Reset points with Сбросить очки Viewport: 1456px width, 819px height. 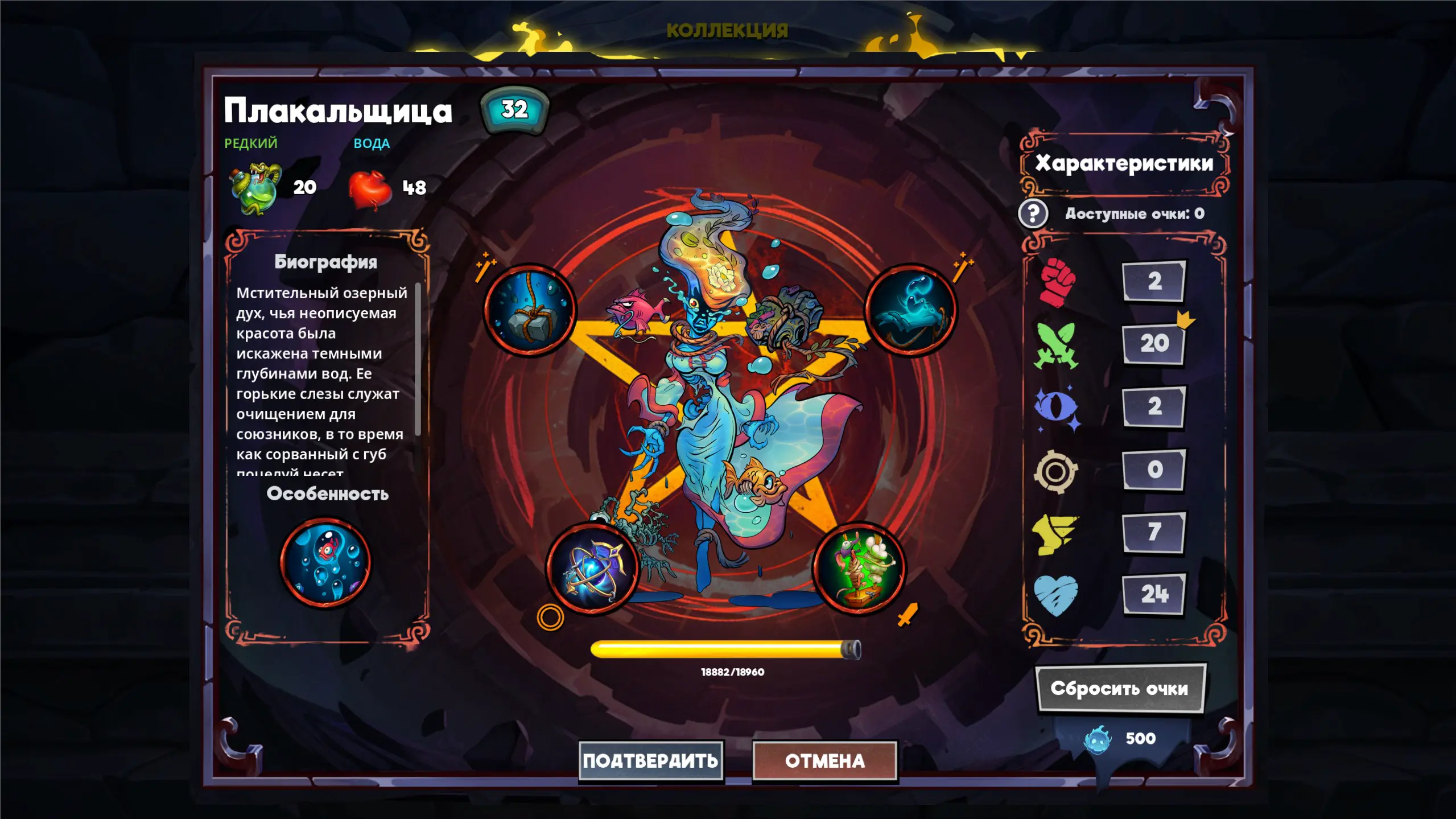tap(1119, 688)
